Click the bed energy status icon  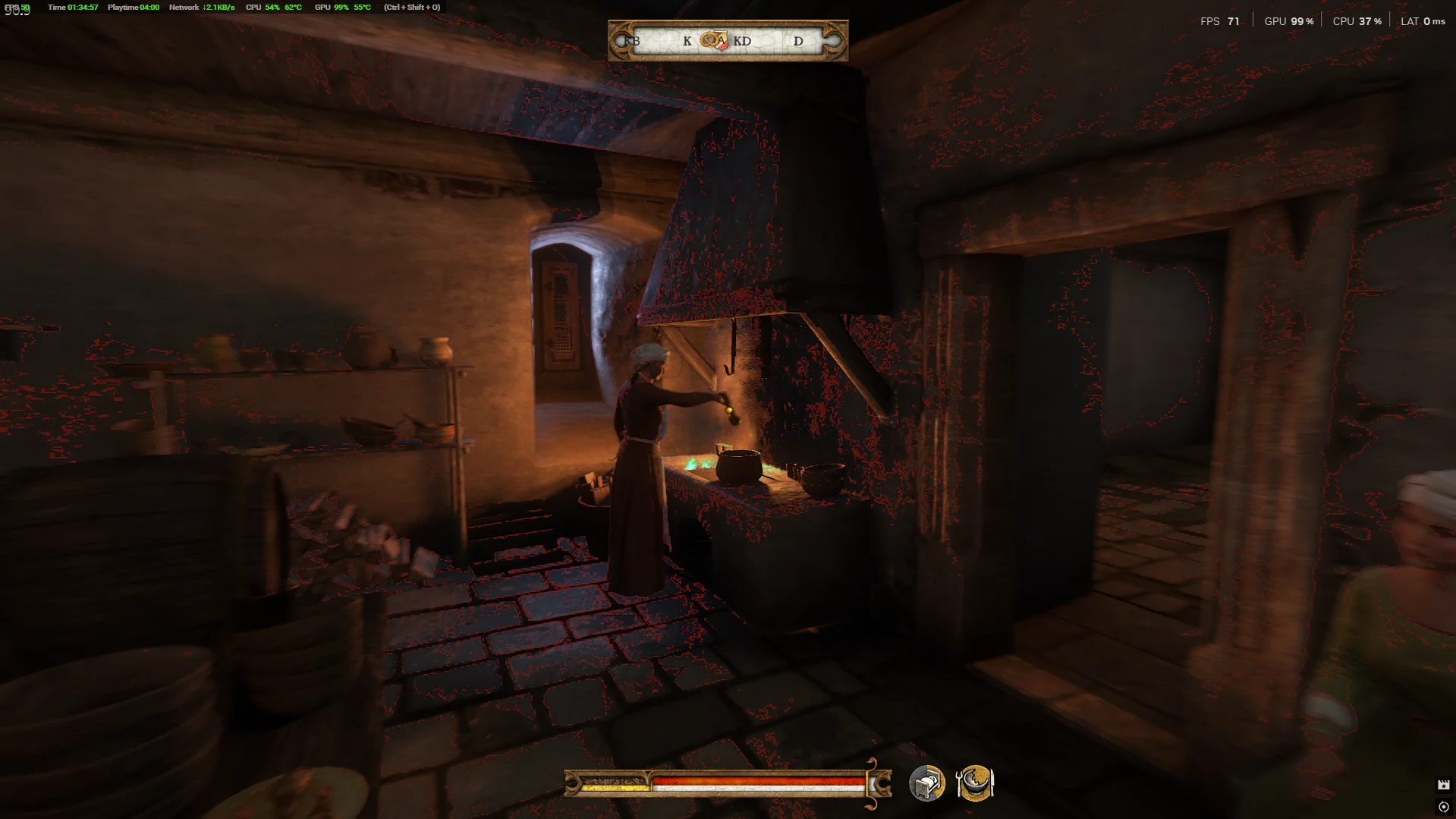pyautogui.click(x=926, y=783)
